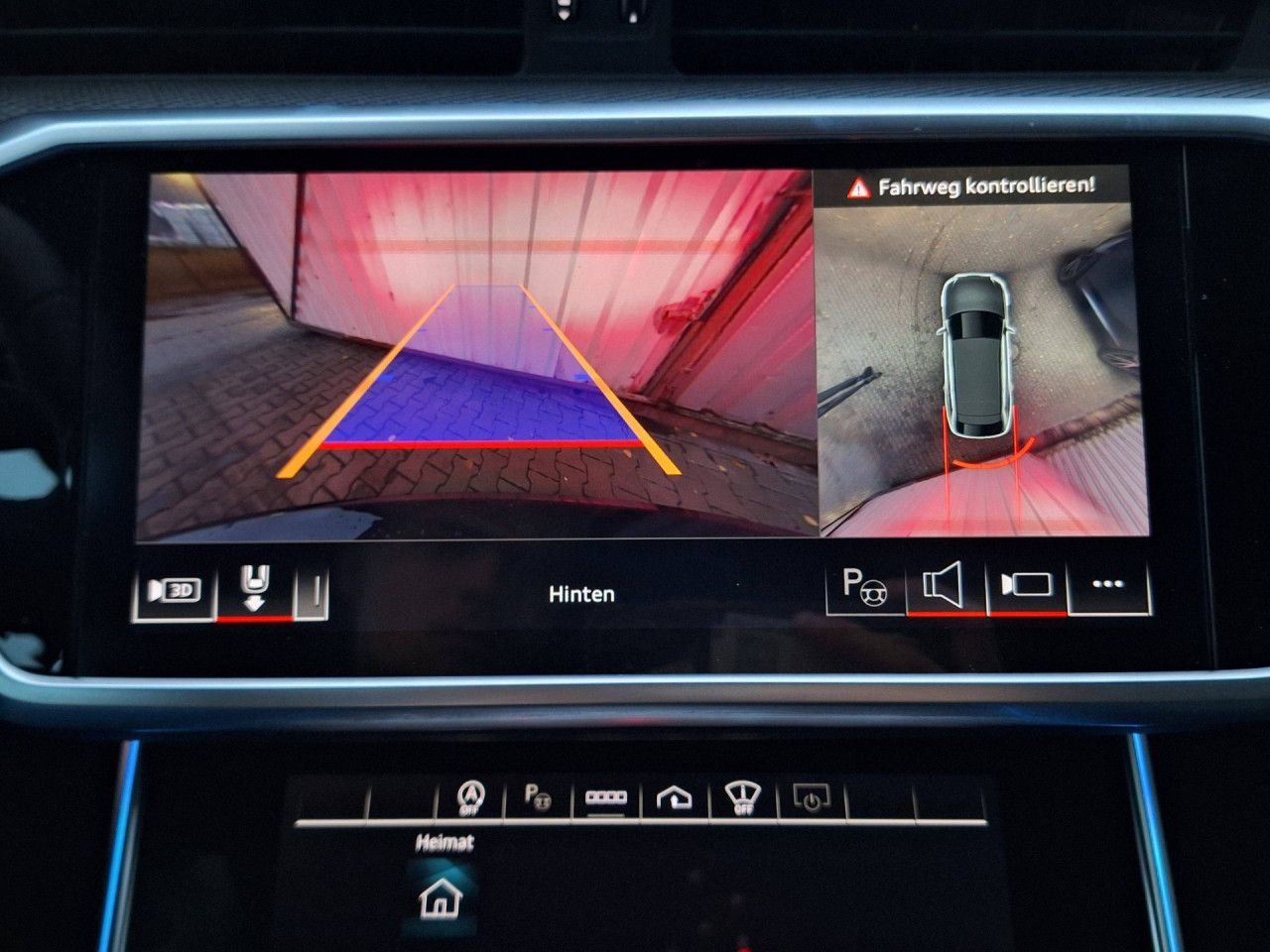Activate the parking maneuver view with U-arrow icon
Screen dimensions: 1270x952
pos(254,589)
